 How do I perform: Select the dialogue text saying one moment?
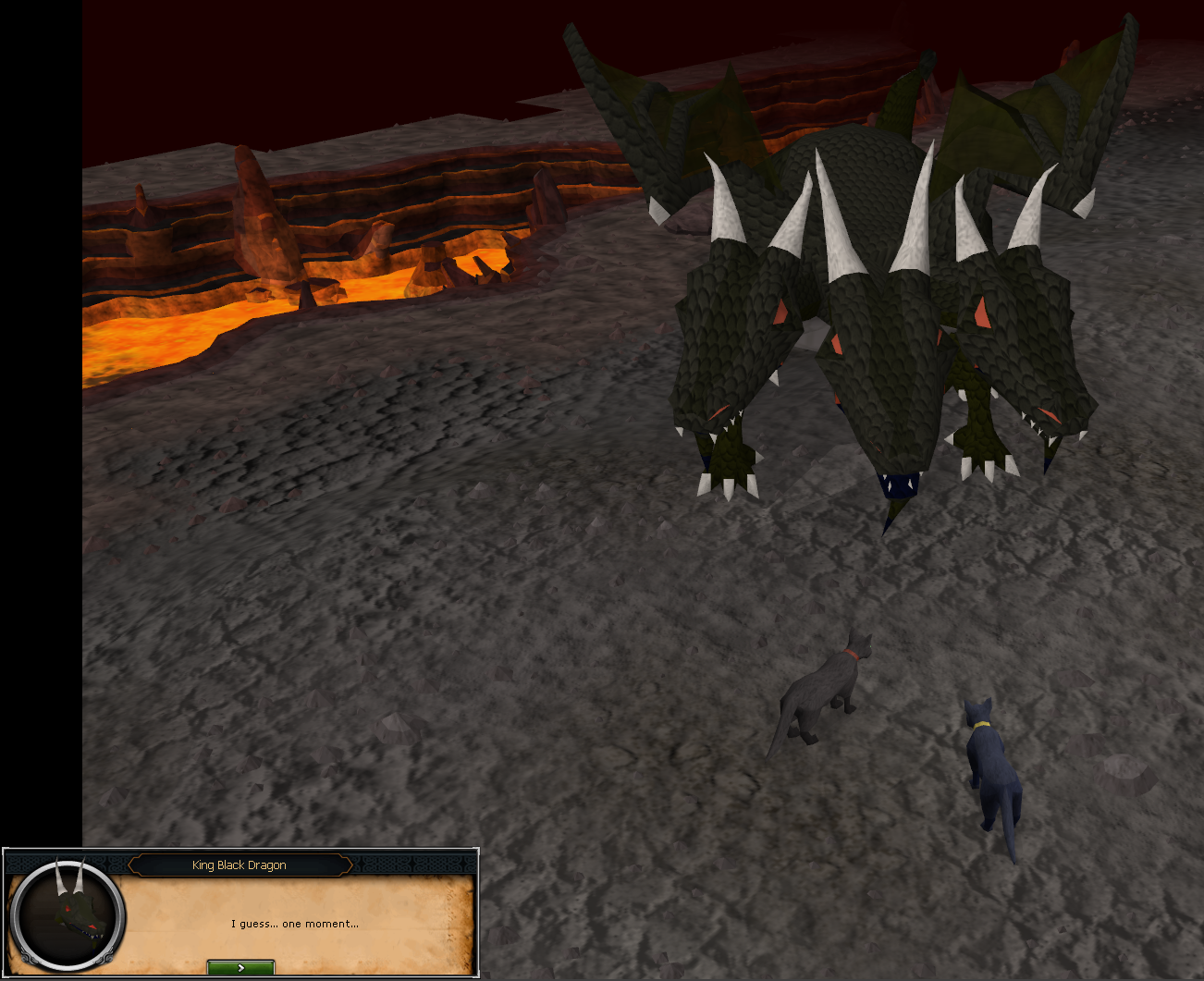(295, 924)
